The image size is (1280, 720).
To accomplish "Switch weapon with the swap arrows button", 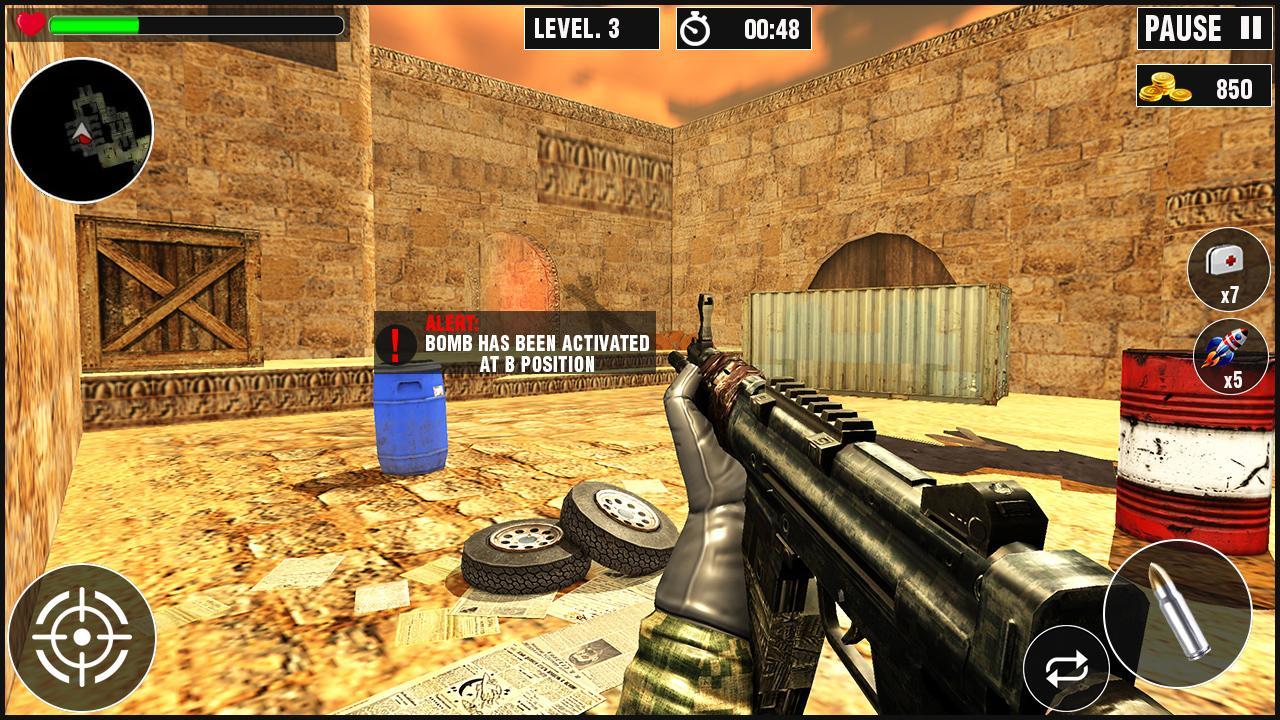I will pyautogui.click(x=1066, y=670).
